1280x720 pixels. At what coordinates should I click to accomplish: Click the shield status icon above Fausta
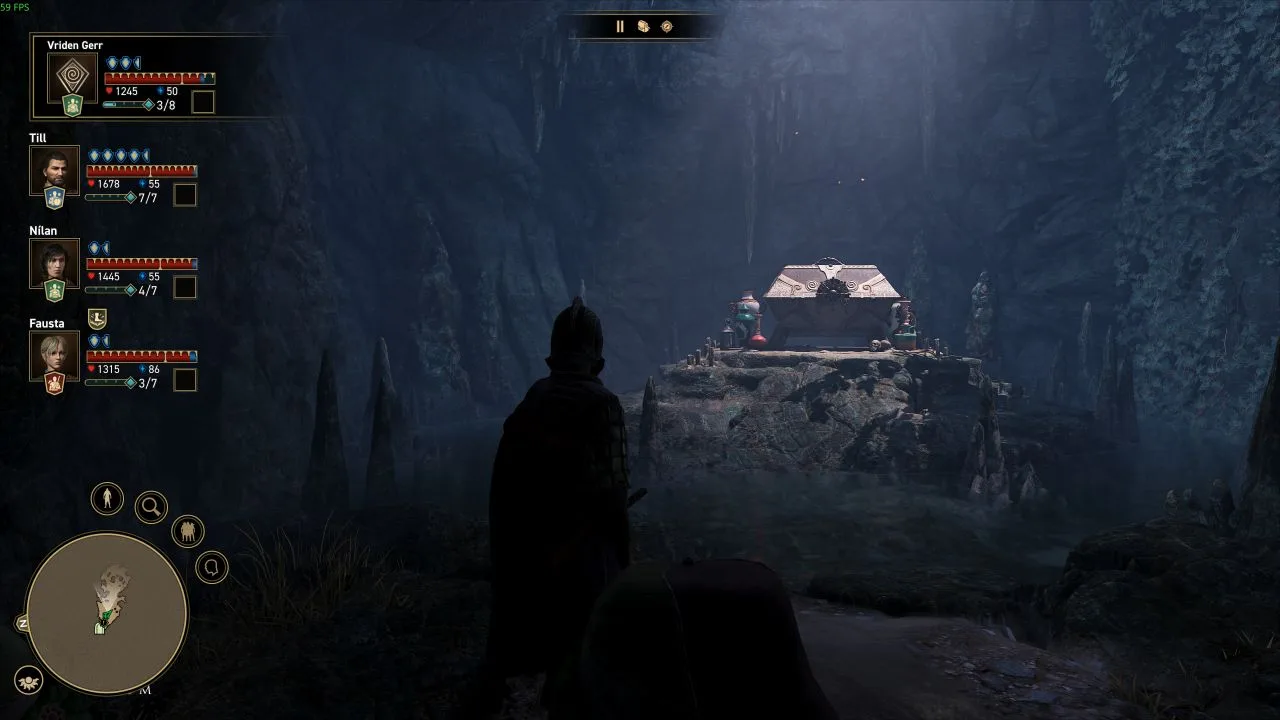tap(97, 319)
